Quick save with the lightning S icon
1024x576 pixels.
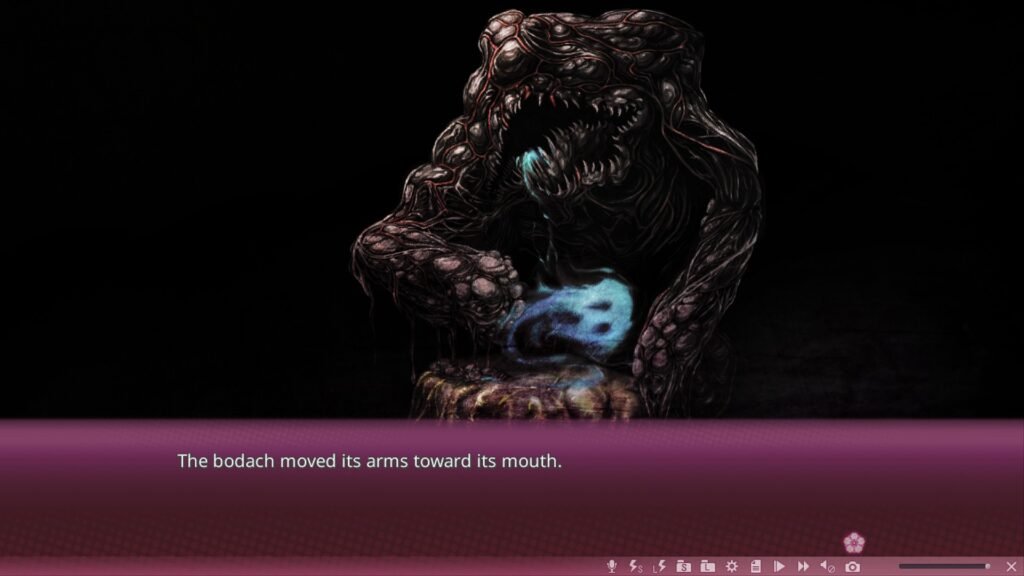click(x=636, y=566)
